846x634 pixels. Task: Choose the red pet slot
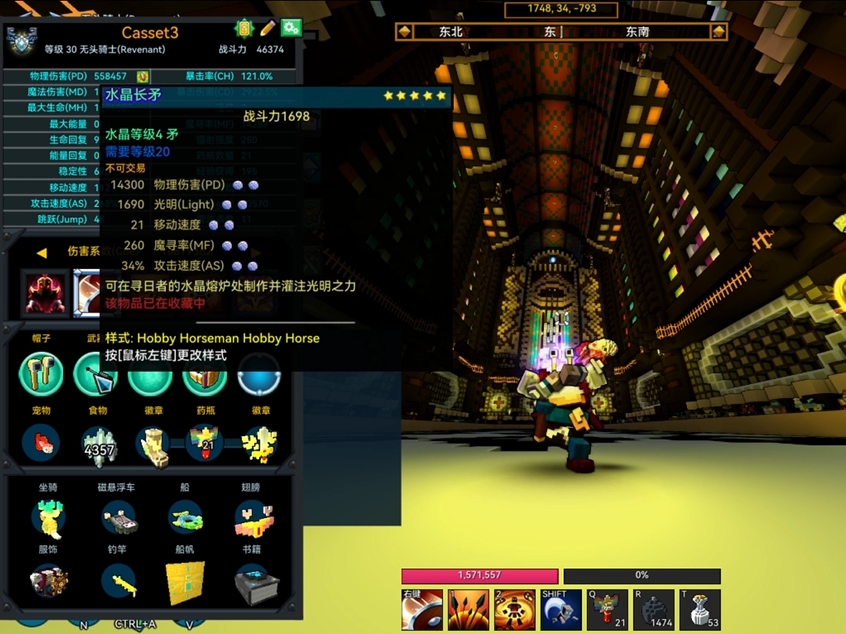tap(41, 442)
